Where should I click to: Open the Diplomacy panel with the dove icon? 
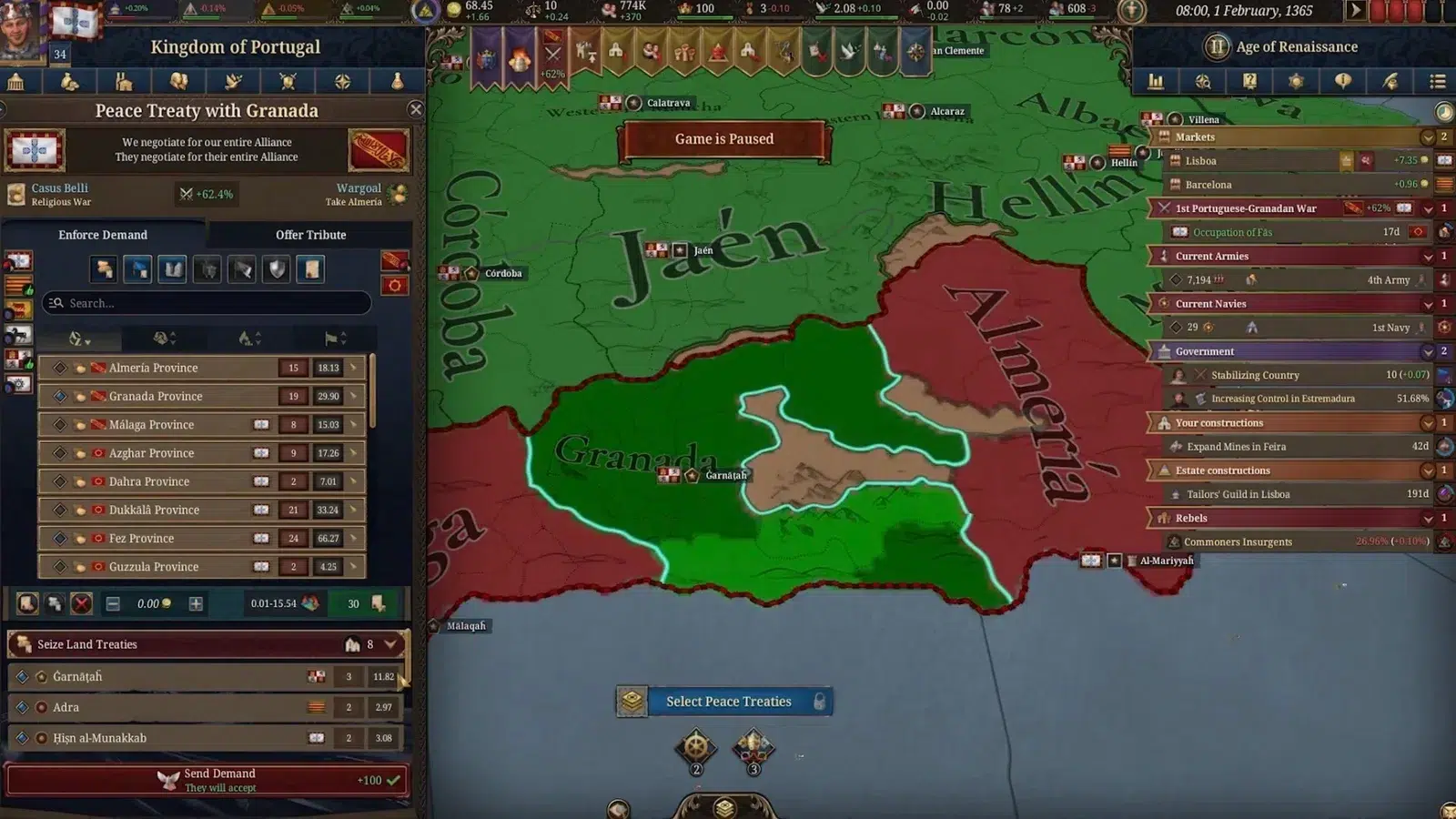coord(233,81)
